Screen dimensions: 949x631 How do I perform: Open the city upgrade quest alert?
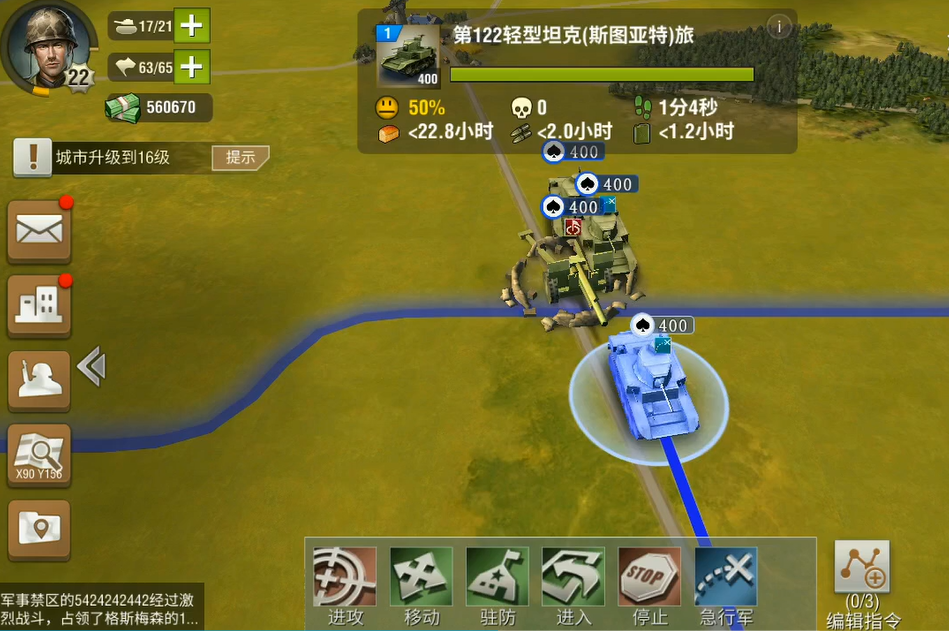pos(33,157)
